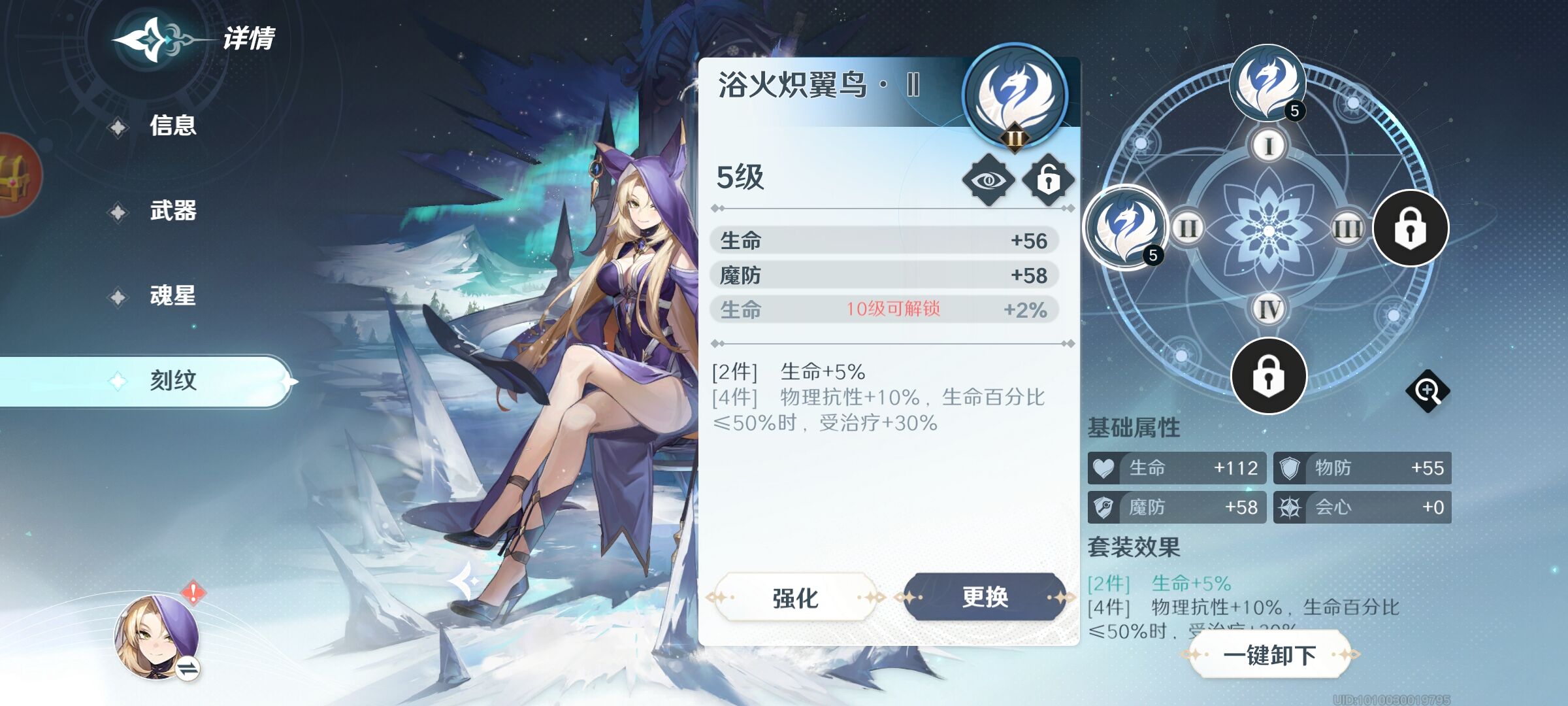Viewport: 1568px width, 706px height.
Task: Select the 魂星 tab
Action: (x=172, y=297)
